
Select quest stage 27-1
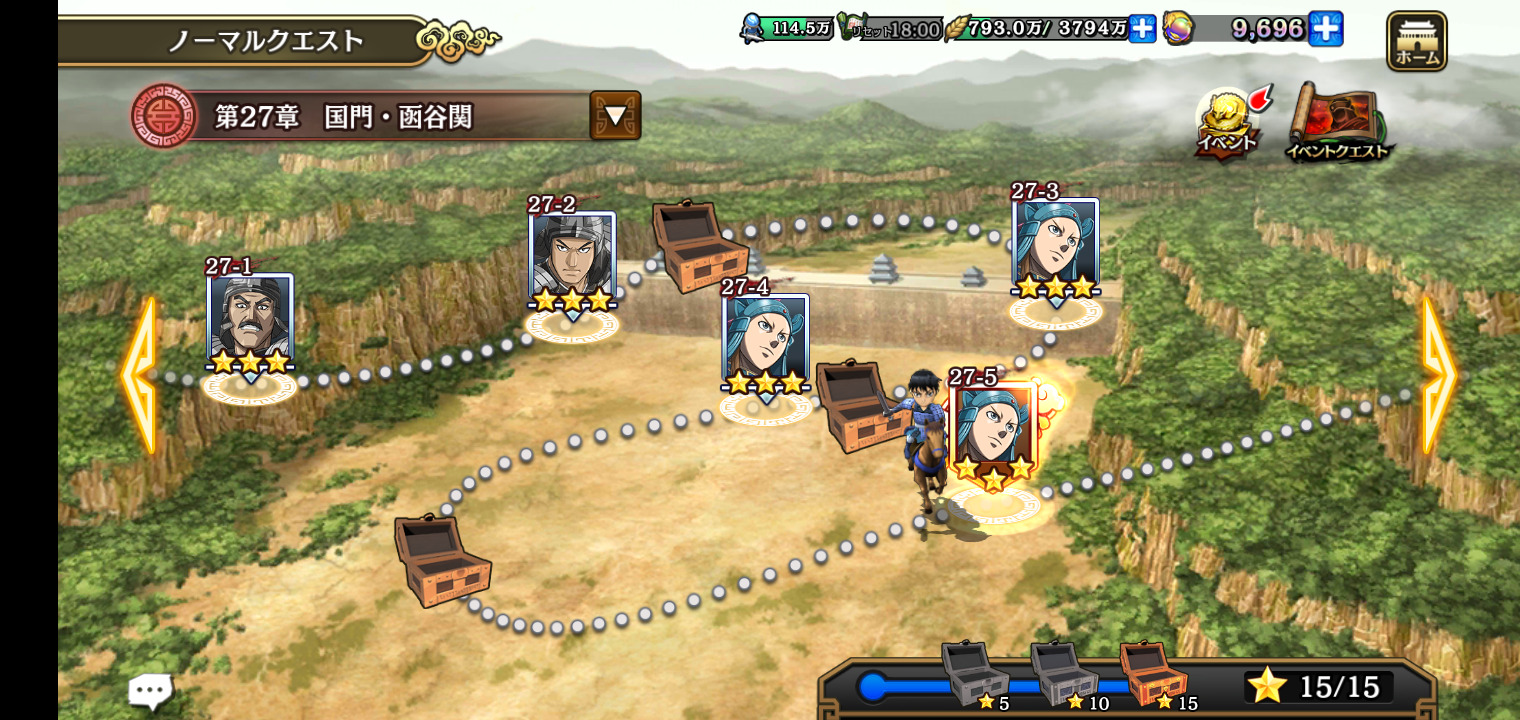pos(250,320)
